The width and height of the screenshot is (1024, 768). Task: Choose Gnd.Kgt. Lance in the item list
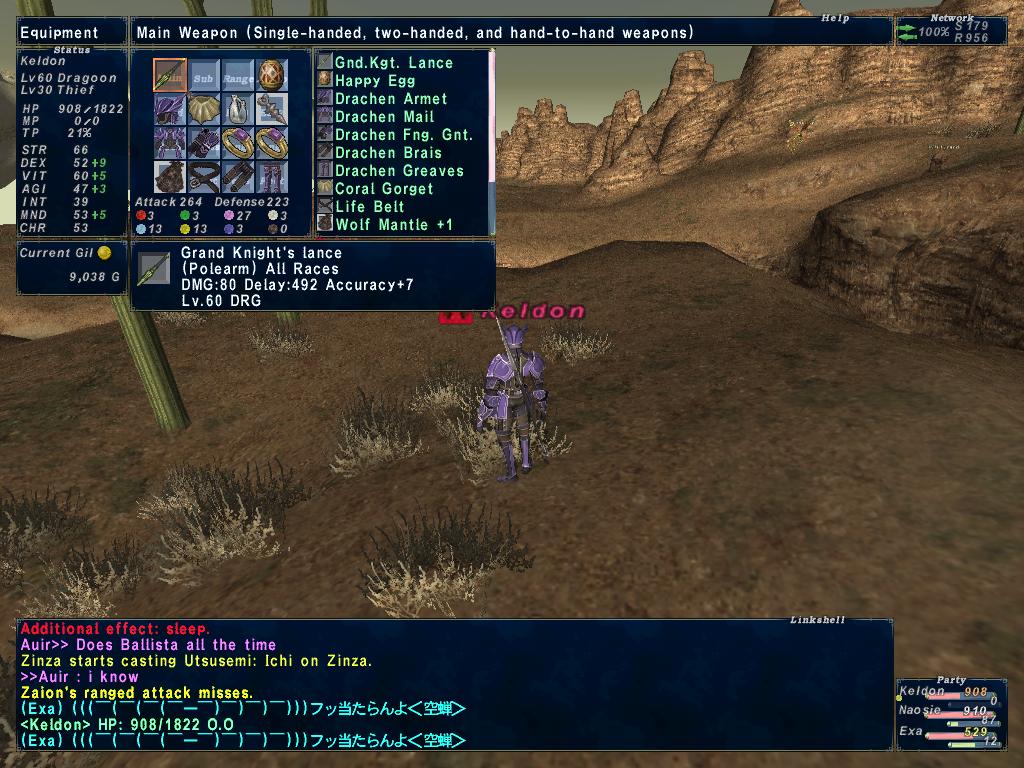(x=393, y=63)
